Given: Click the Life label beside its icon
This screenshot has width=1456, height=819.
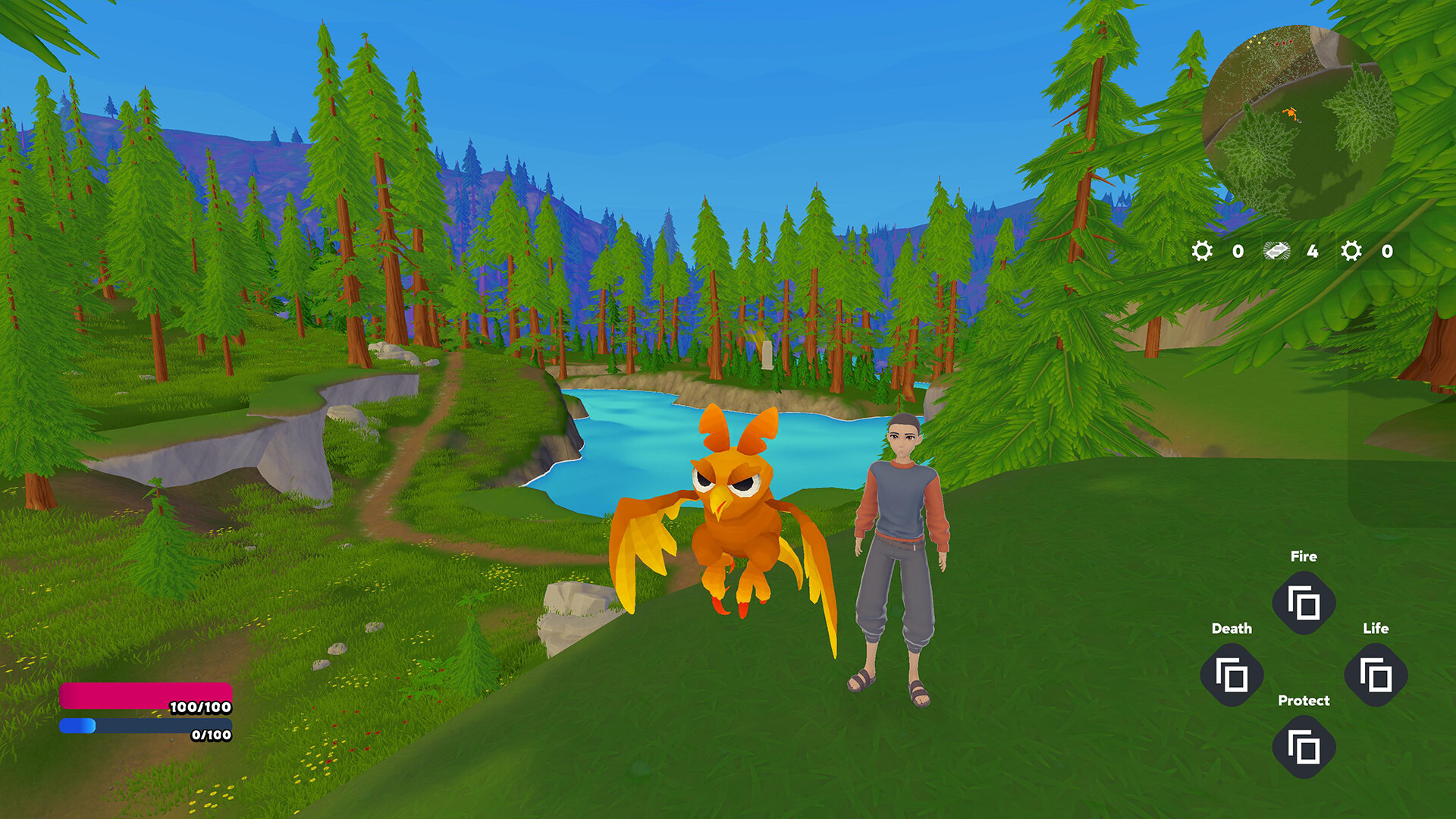Looking at the screenshot, I should [1377, 628].
